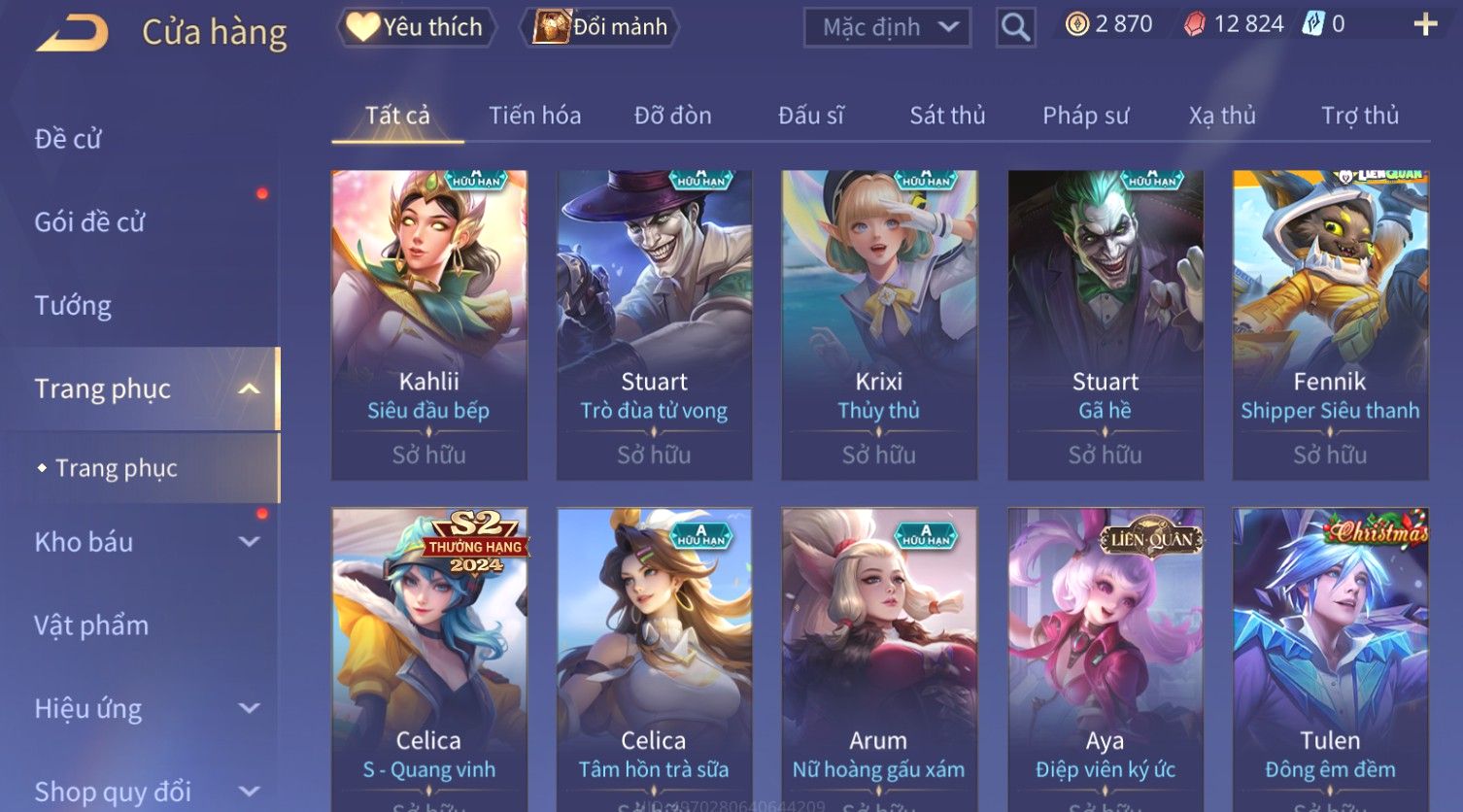The image size is (1463, 812).
Task: Expand the Mặc định sort dropdown
Action: coord(887,27)
